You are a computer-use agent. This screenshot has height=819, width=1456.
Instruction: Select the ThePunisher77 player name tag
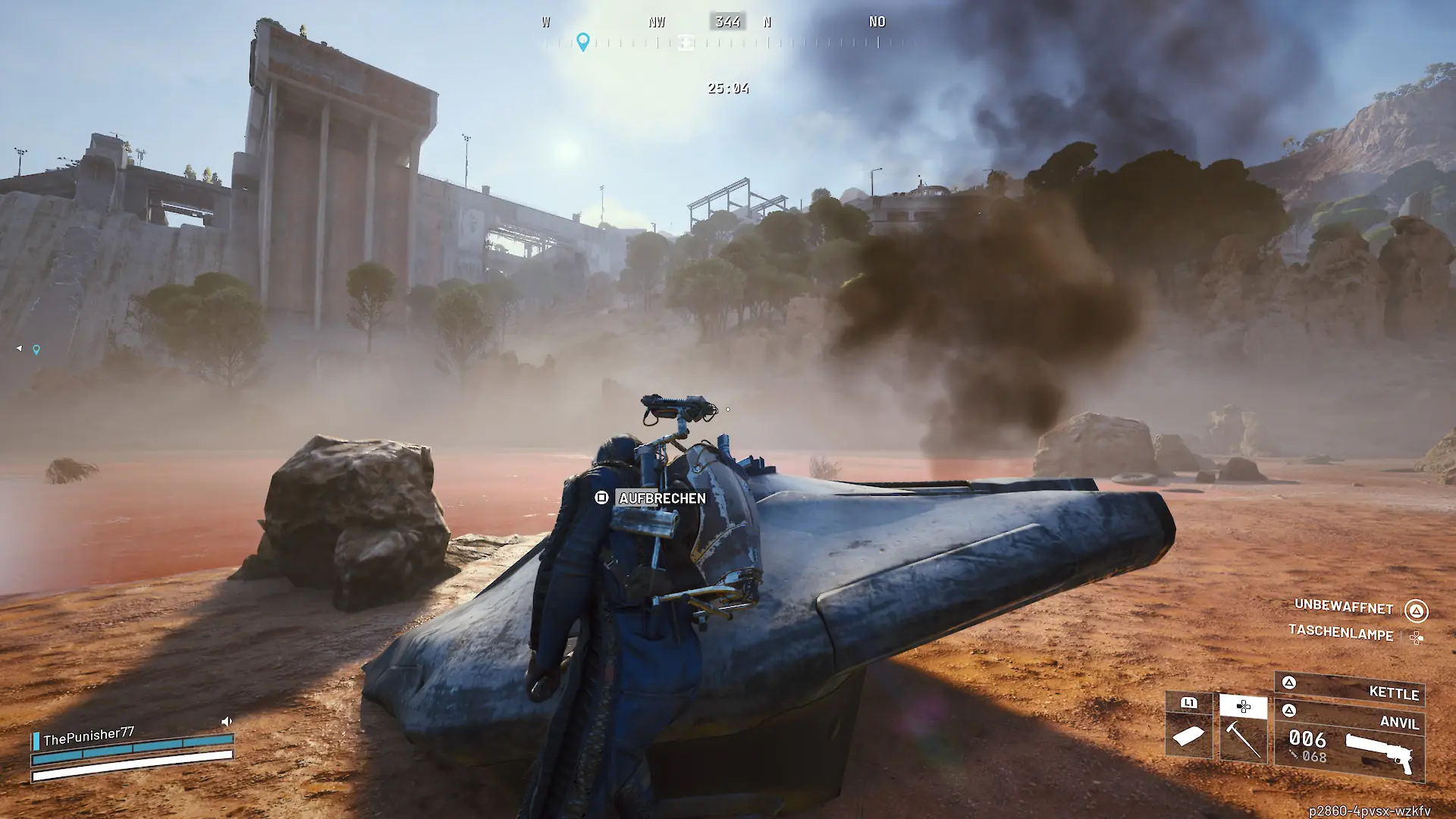point(89,736)
